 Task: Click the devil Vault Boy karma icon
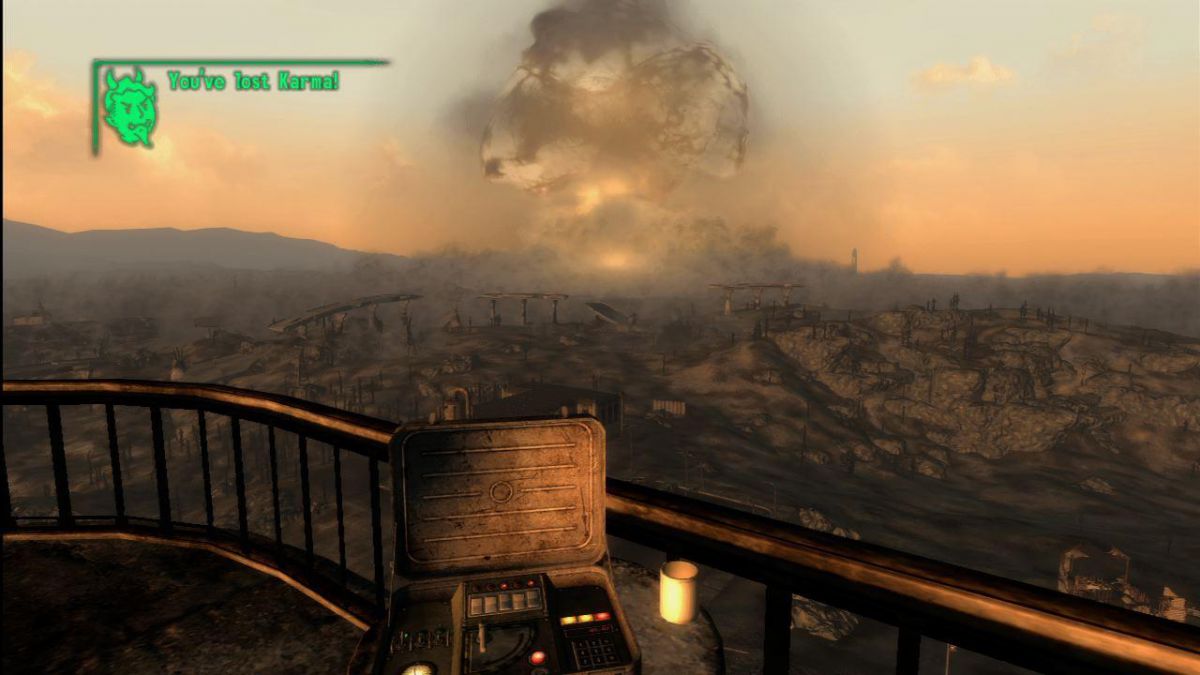pos(130,108)
